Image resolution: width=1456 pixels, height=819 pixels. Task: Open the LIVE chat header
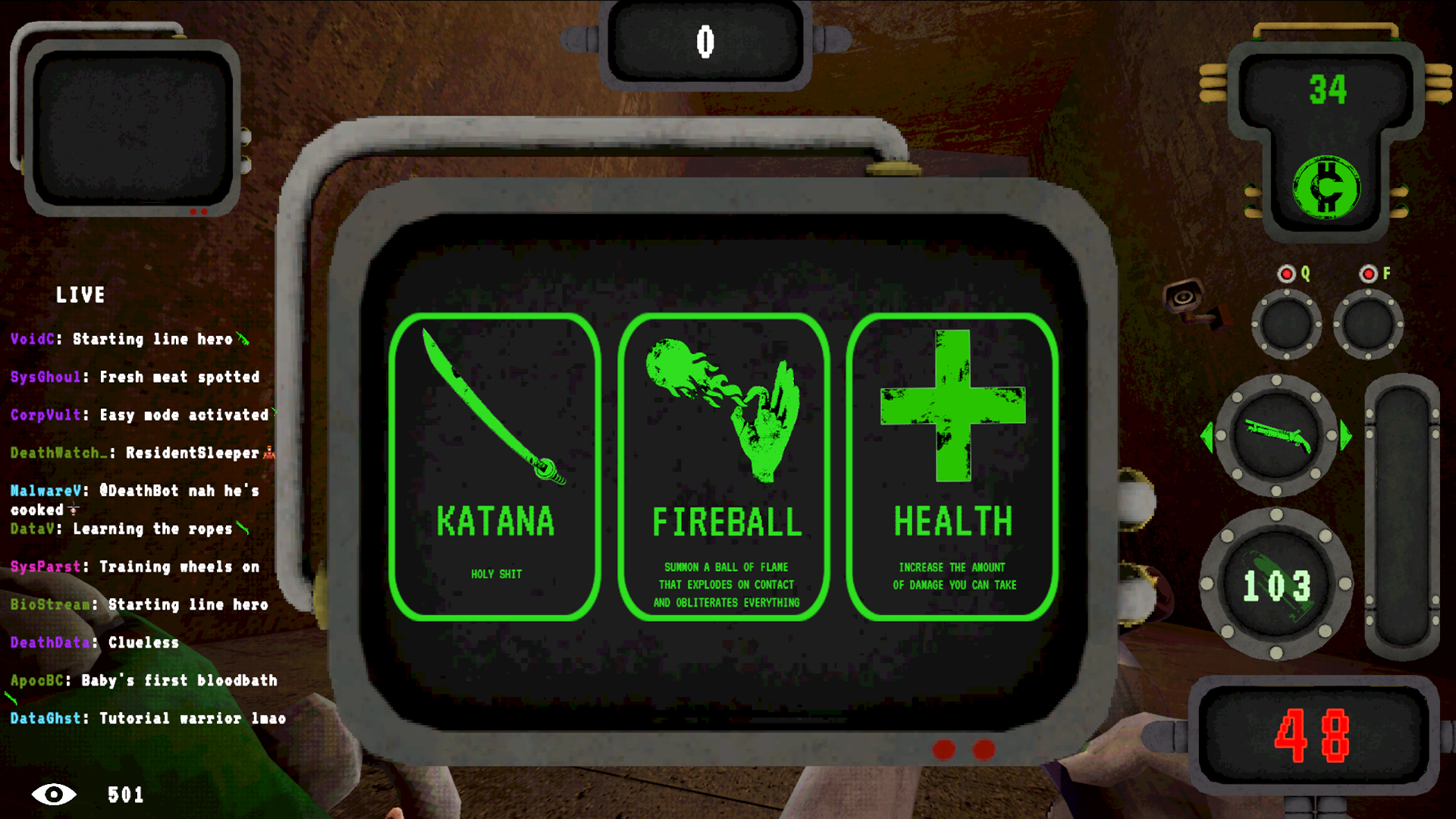(81, 295)
